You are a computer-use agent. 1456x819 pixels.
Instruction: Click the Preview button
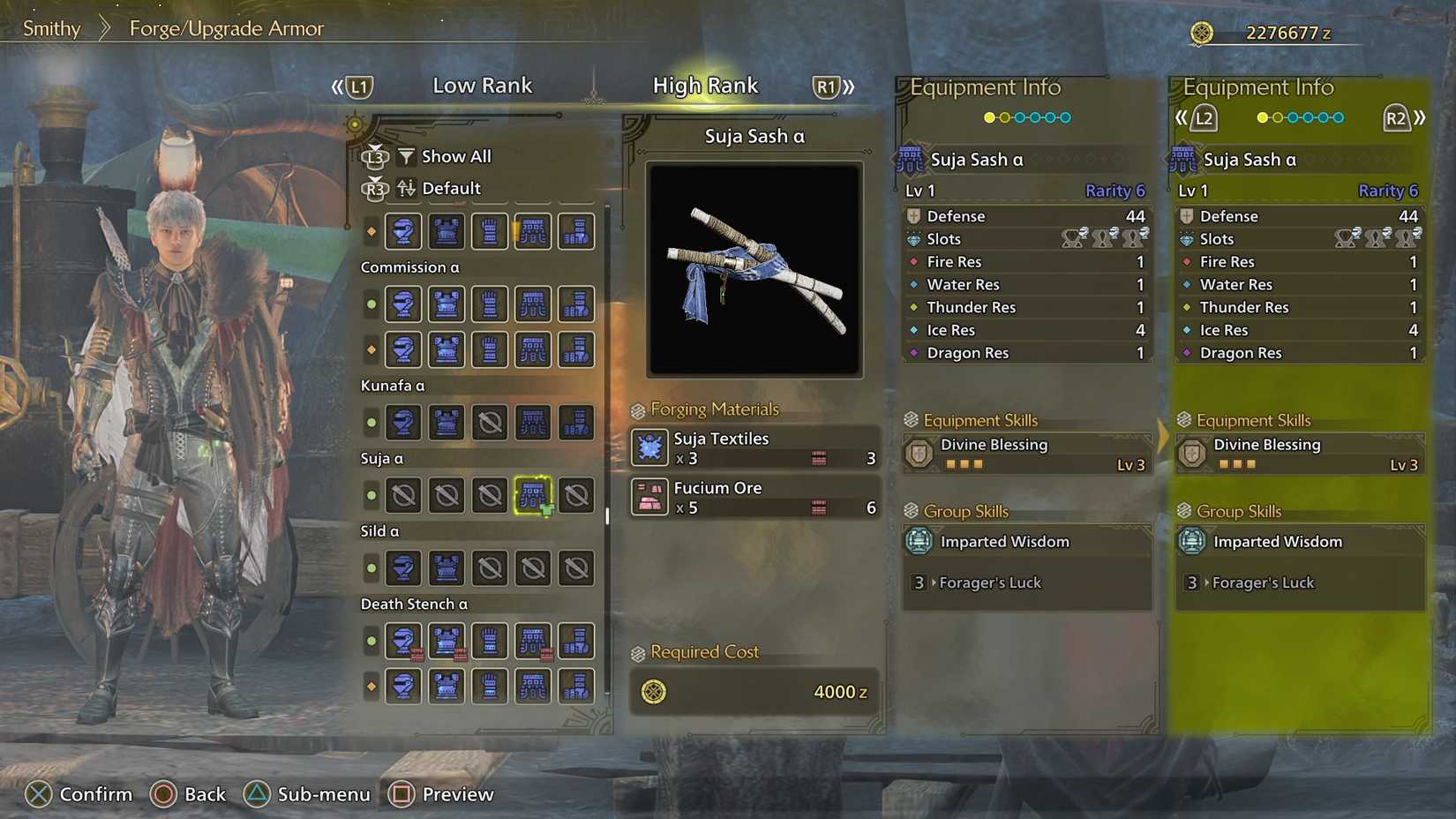point(441,793)
